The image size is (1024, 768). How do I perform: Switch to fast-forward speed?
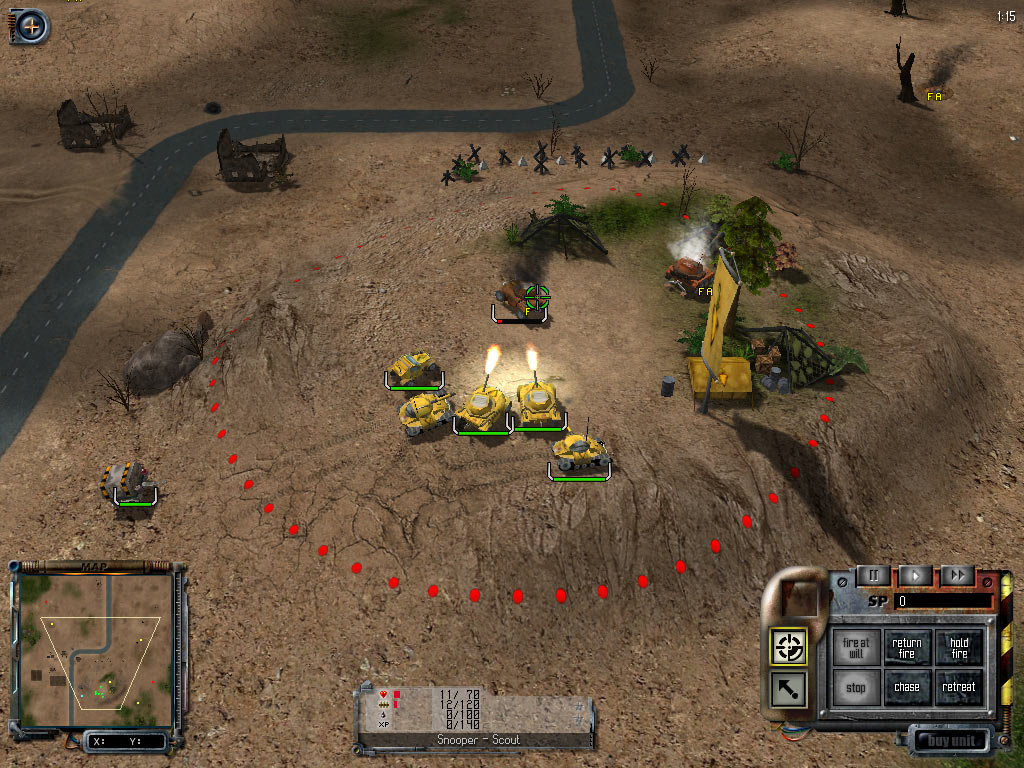click(x=957, y=576)
